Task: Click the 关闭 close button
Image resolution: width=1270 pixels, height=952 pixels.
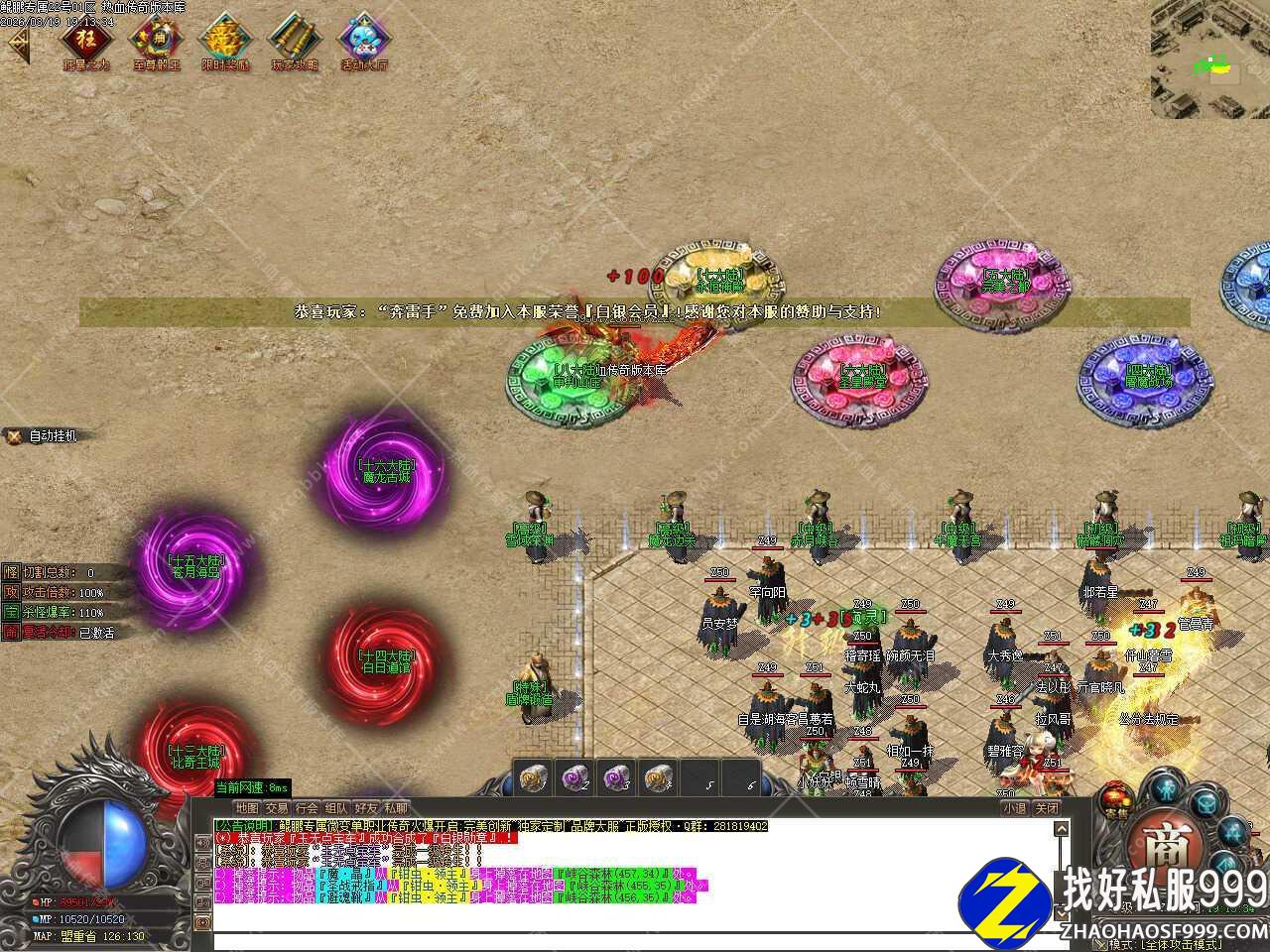Action: pyautogui.click(x=1047, y=808)
